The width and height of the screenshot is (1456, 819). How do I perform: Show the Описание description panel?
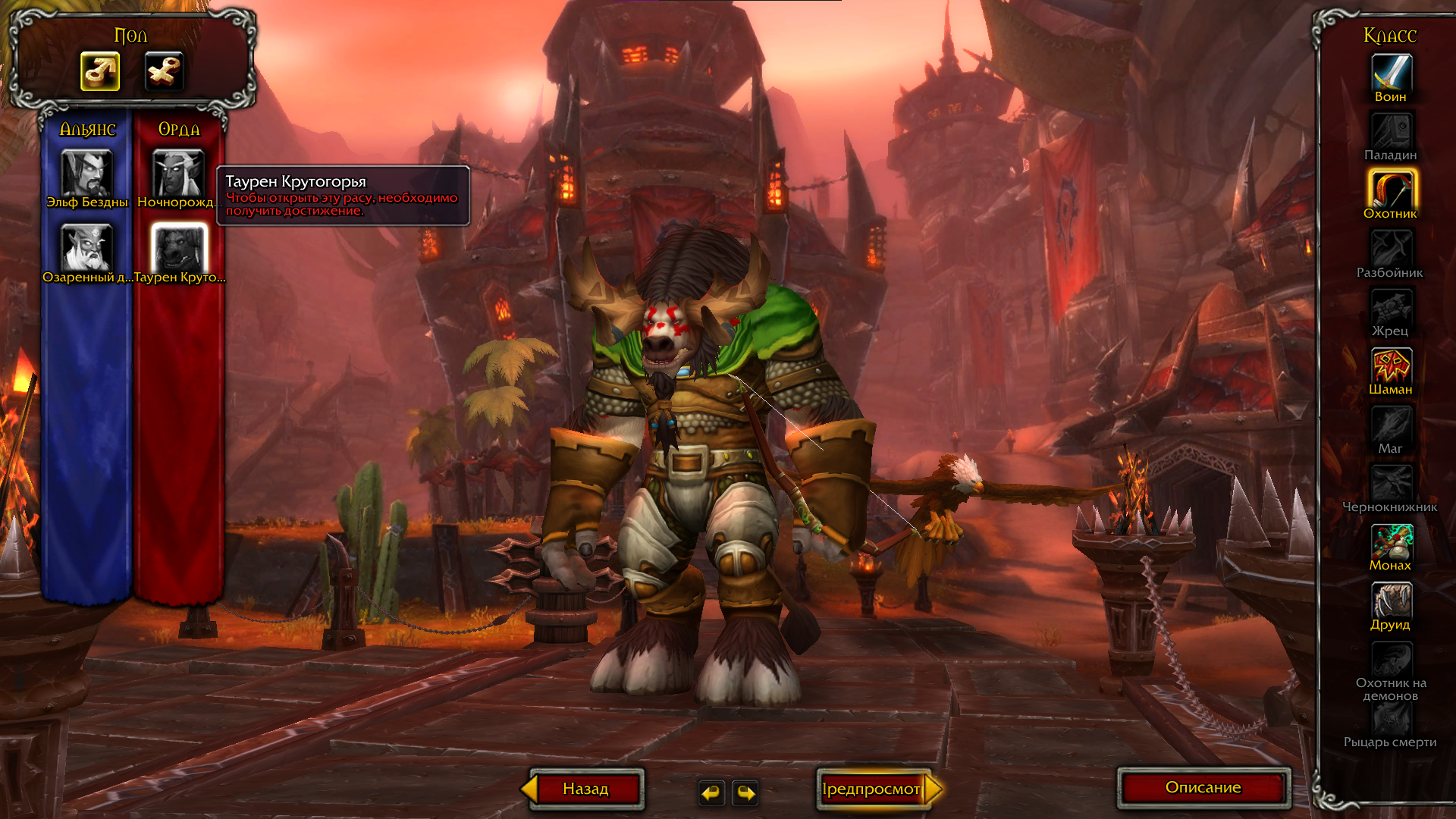[x=1203, y=788]
